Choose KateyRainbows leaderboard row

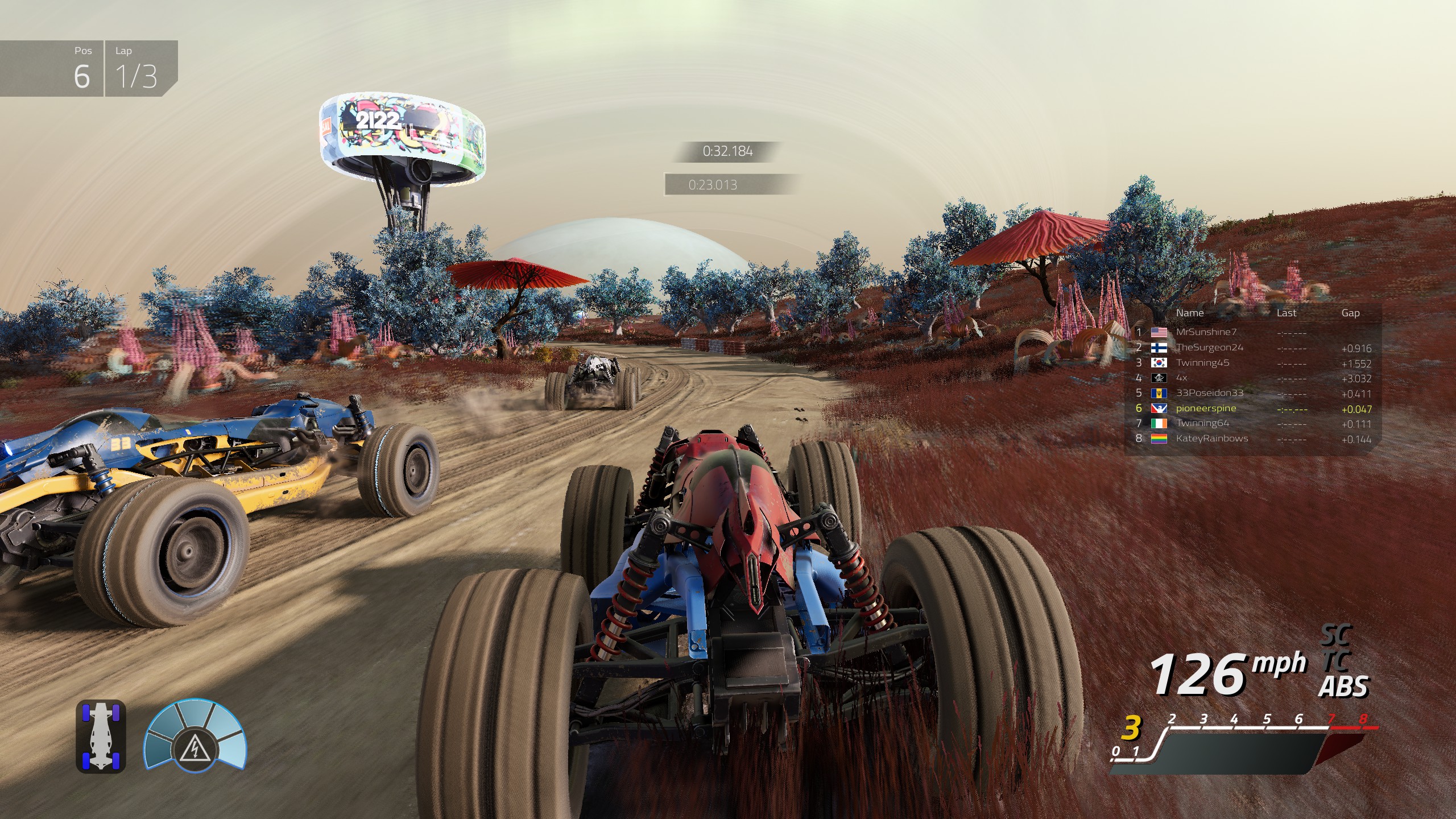coord(1211,439)
